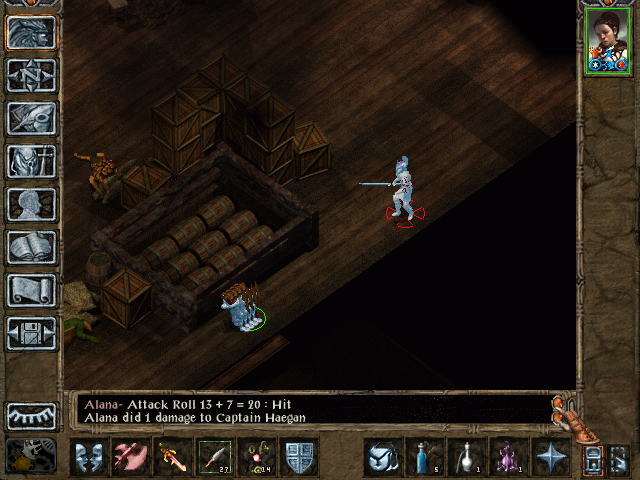Open the mage spellbook
This screenshot has height=480, width=640.
31,247
